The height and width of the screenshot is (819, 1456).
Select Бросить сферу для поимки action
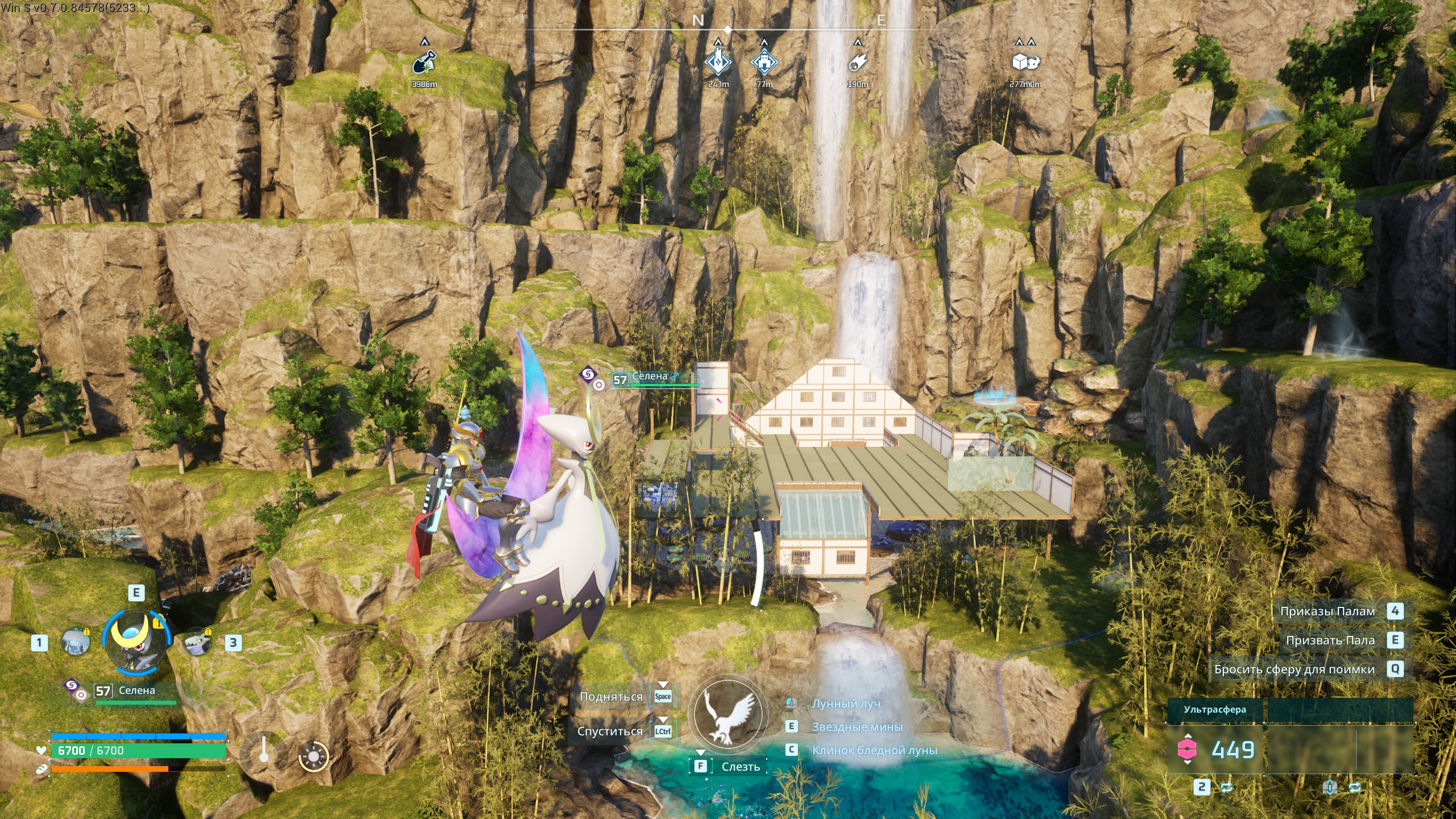coord(1294,669)
